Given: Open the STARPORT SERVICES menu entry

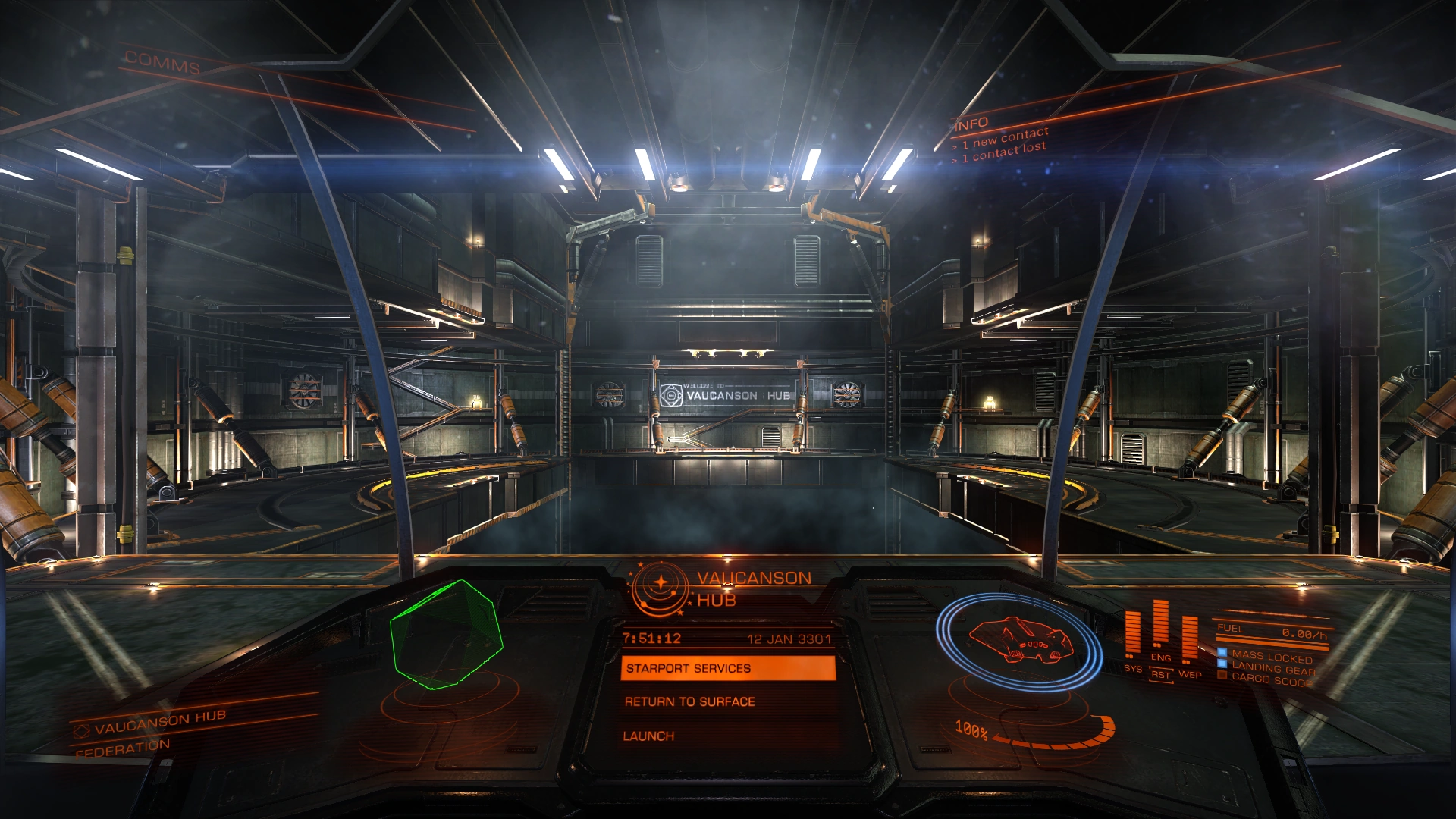Looking at the screenshot, I should click(x=686, y=669).
